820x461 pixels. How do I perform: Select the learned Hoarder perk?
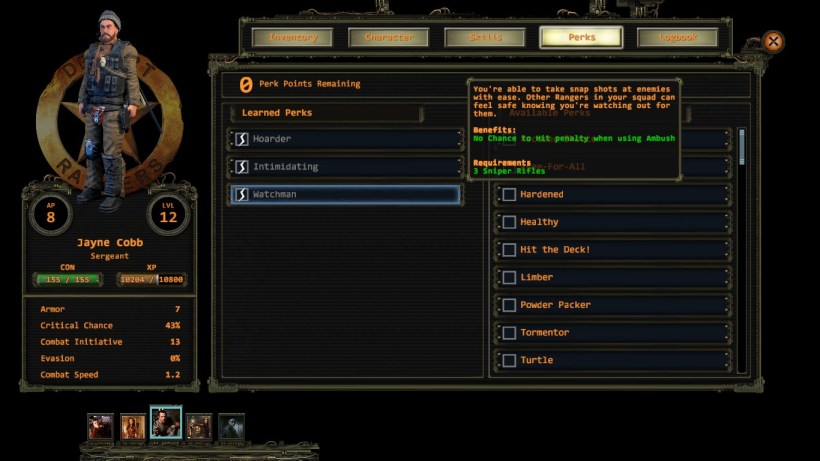(346, 139)
